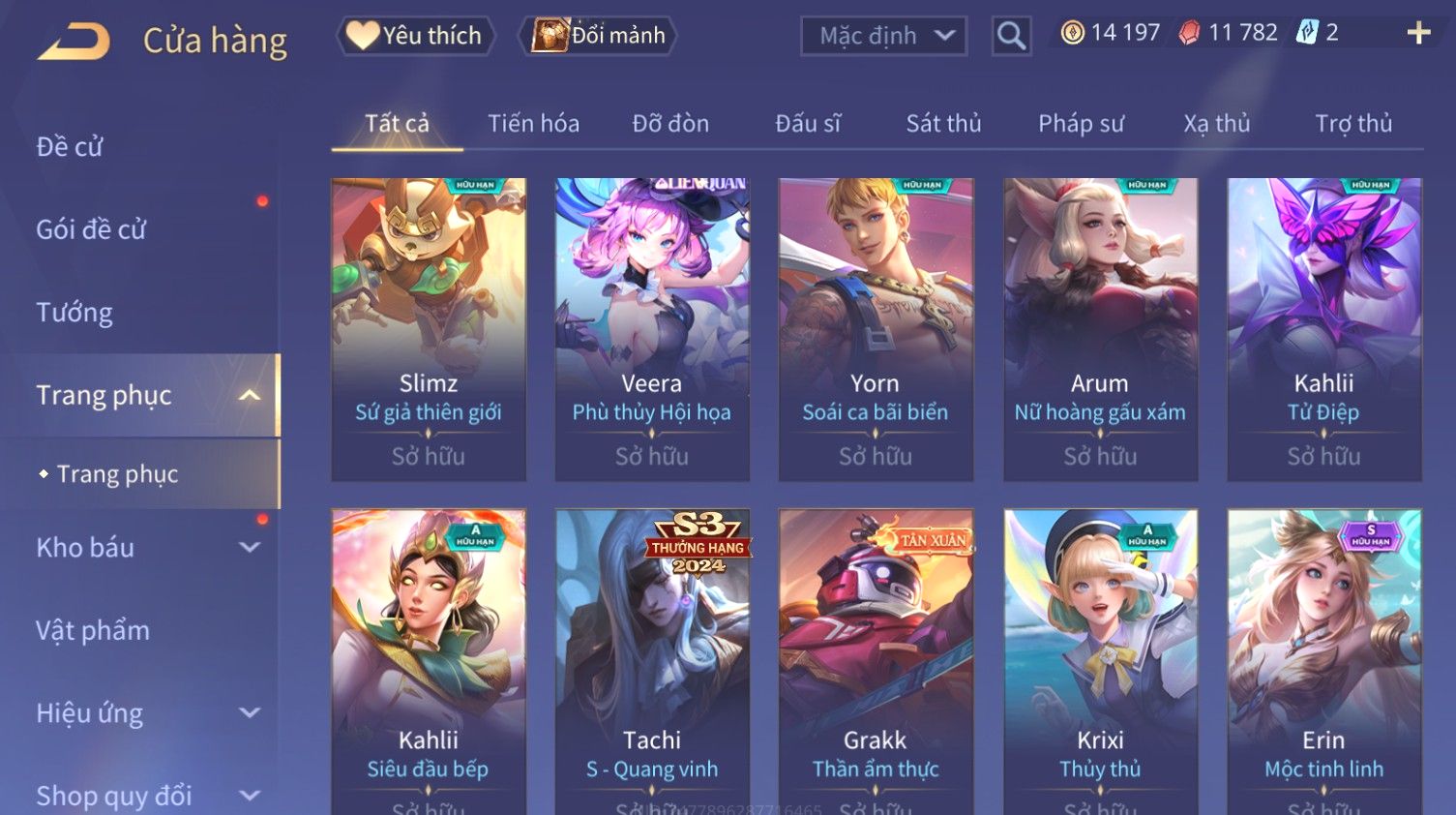This screenshot has height=815, width=1456.
Task: Go back using the gold arrow
Action: [74, 42]
